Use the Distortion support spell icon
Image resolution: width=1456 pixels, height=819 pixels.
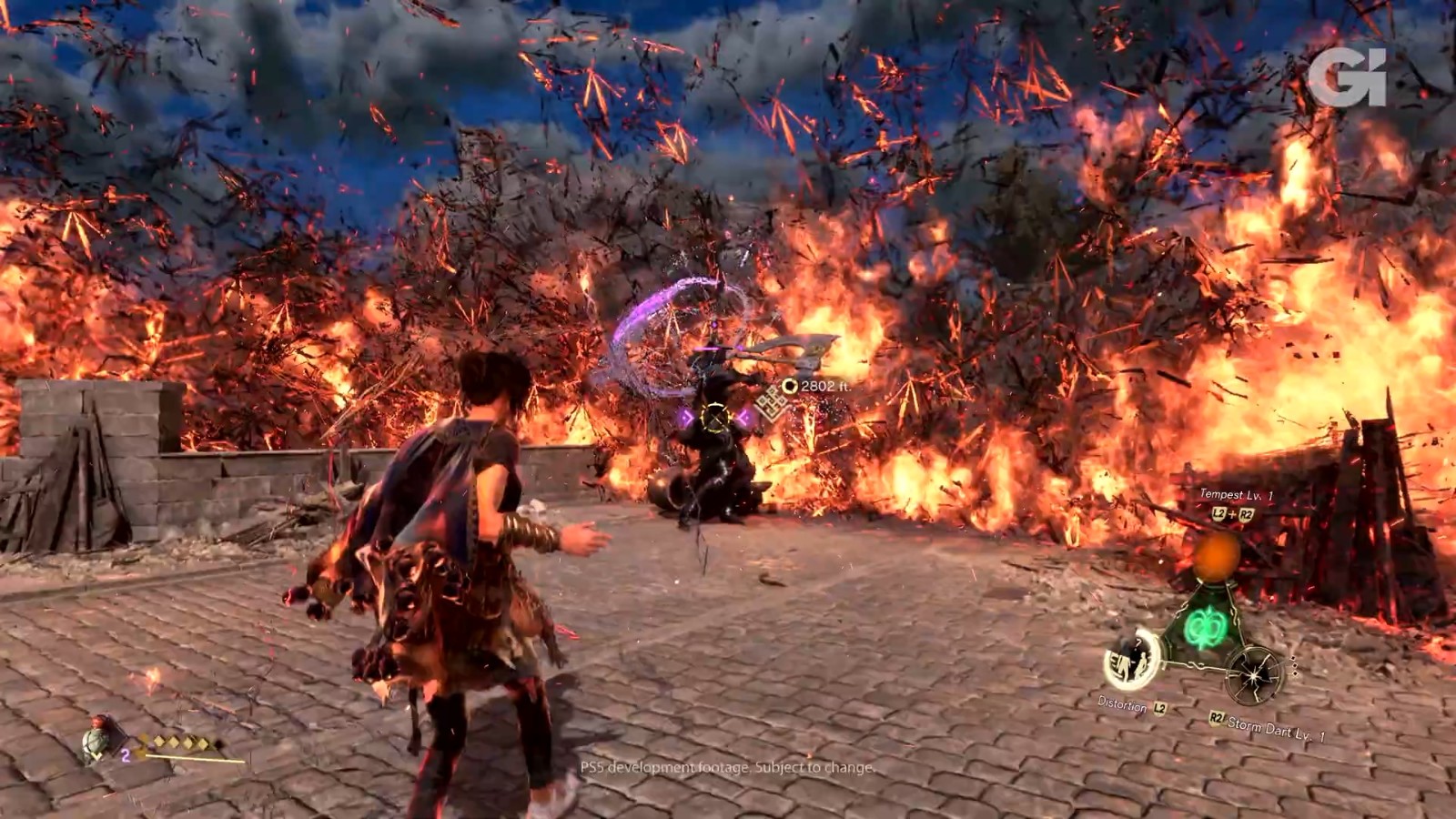[1133, 659]
